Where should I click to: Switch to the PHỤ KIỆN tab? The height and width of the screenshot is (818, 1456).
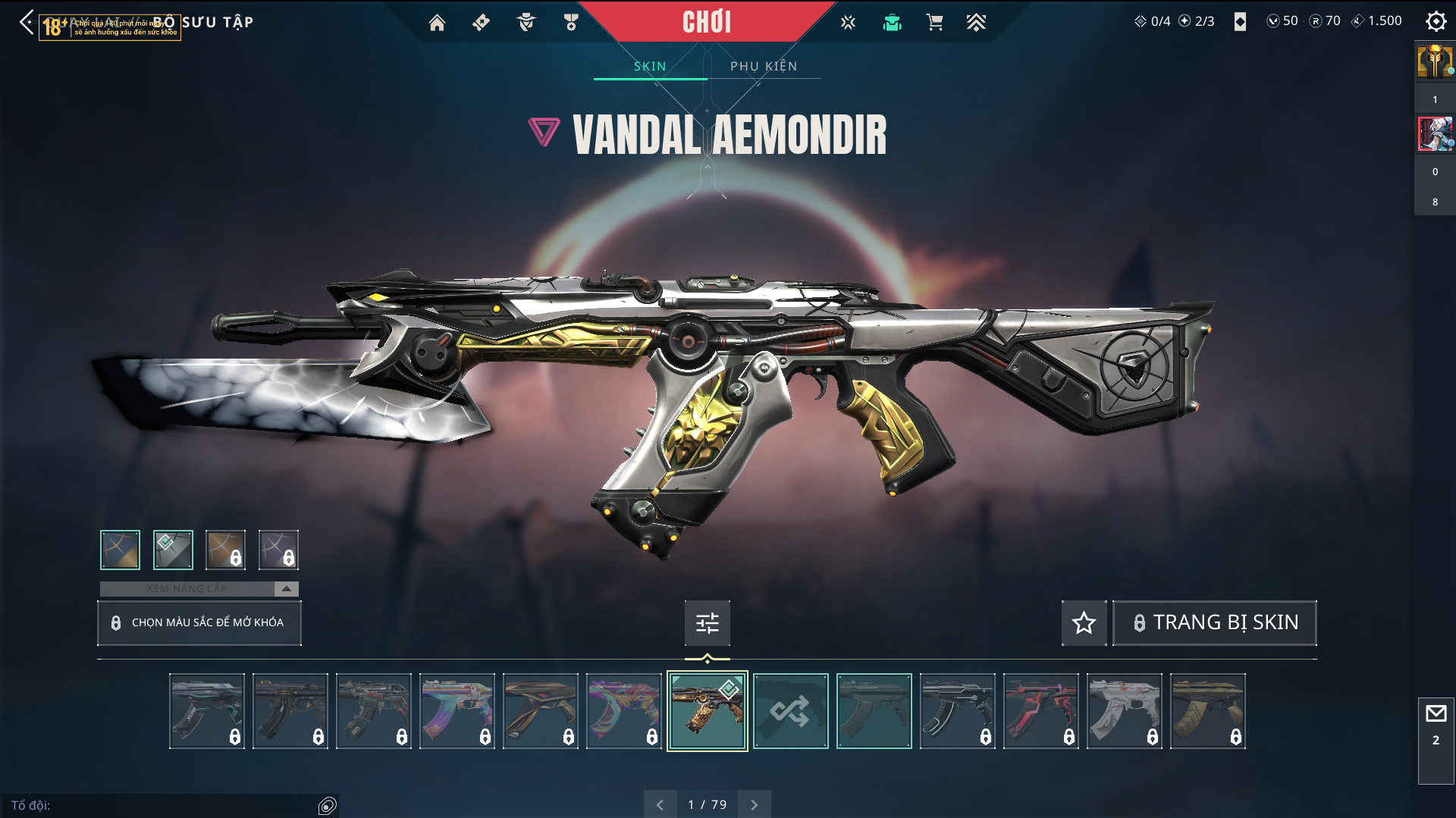tap(764, 67)
